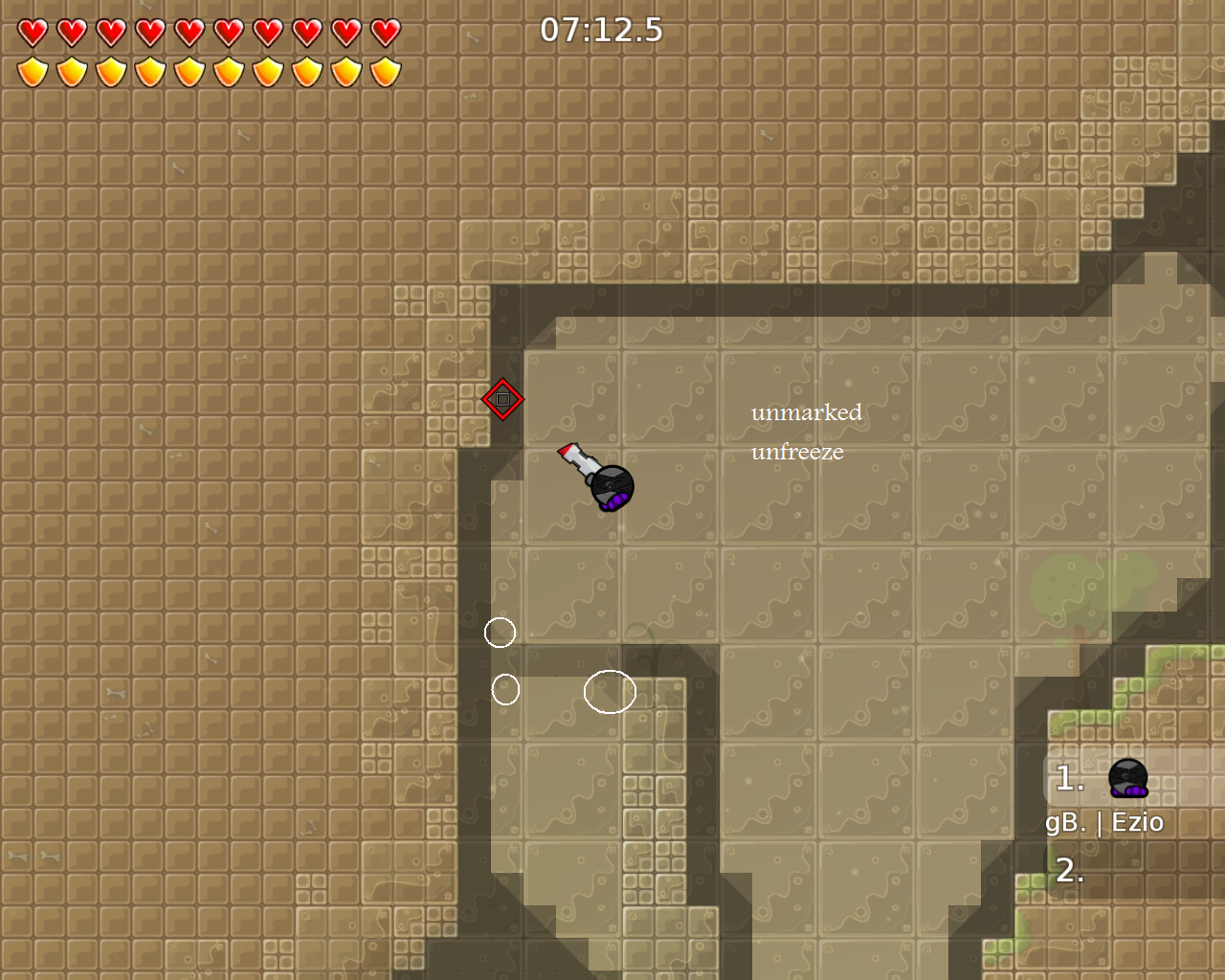Click the topmost small white circle
Screen dimensions: 1225x980
tap(501, 634)
